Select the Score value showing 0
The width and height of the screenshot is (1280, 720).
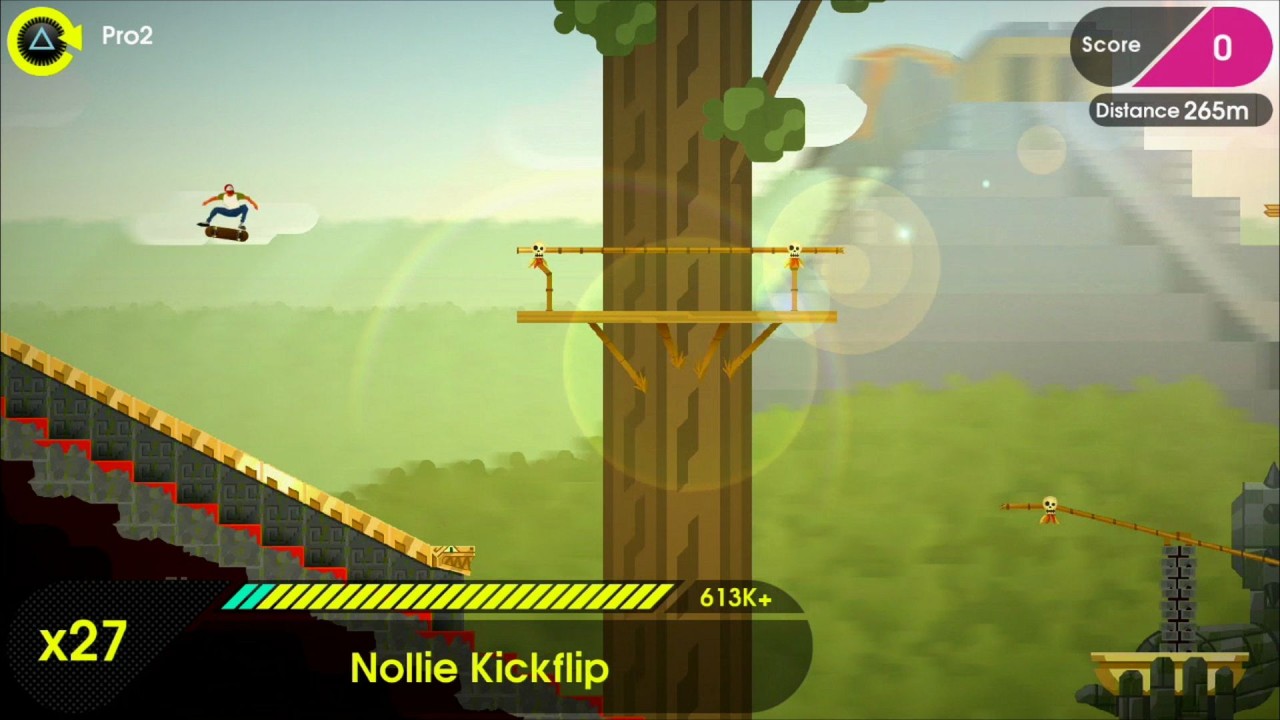(x=1222, y=47)
